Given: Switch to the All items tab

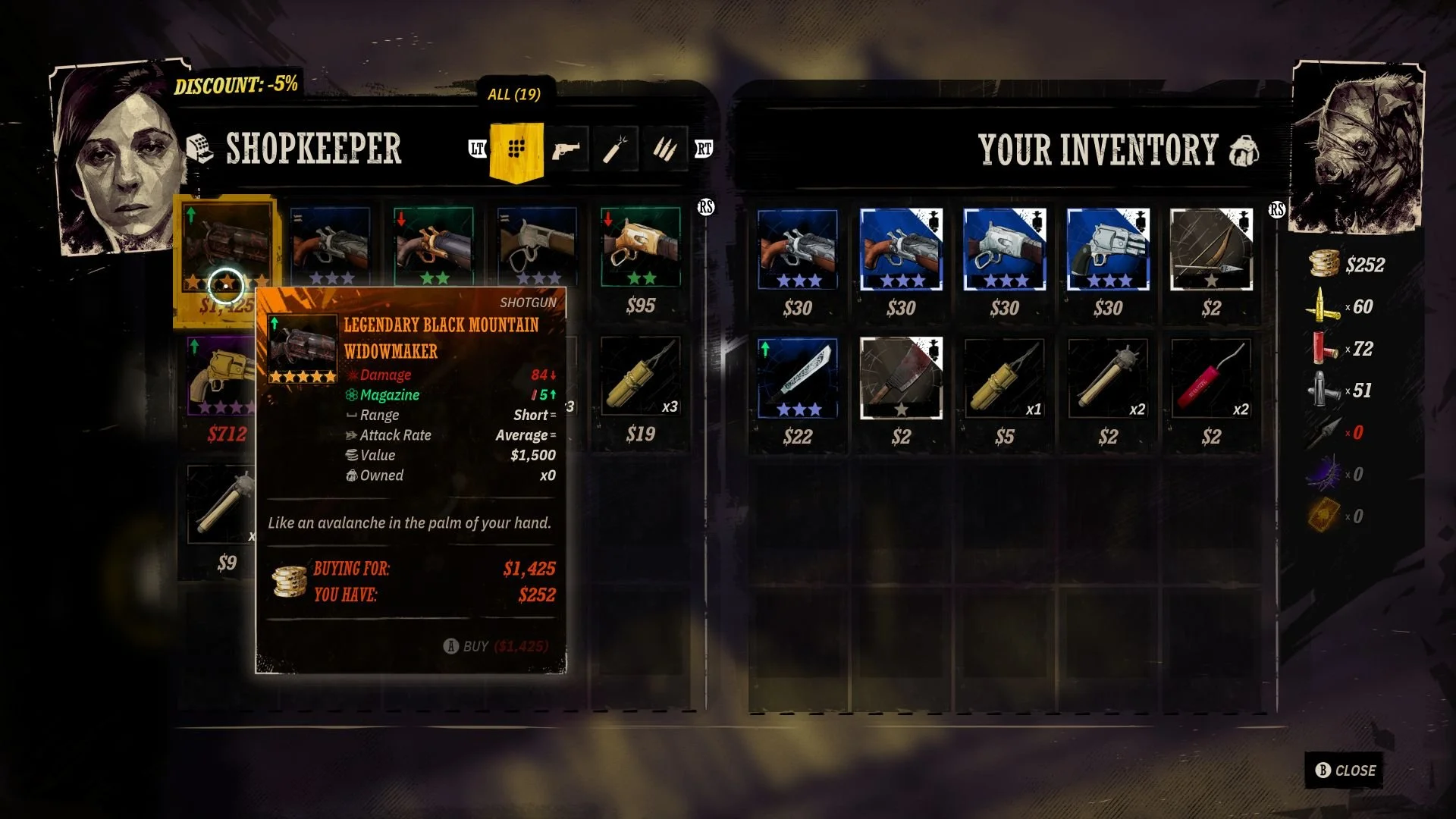Looking at the screenshot, I should [x=516, y=149].
